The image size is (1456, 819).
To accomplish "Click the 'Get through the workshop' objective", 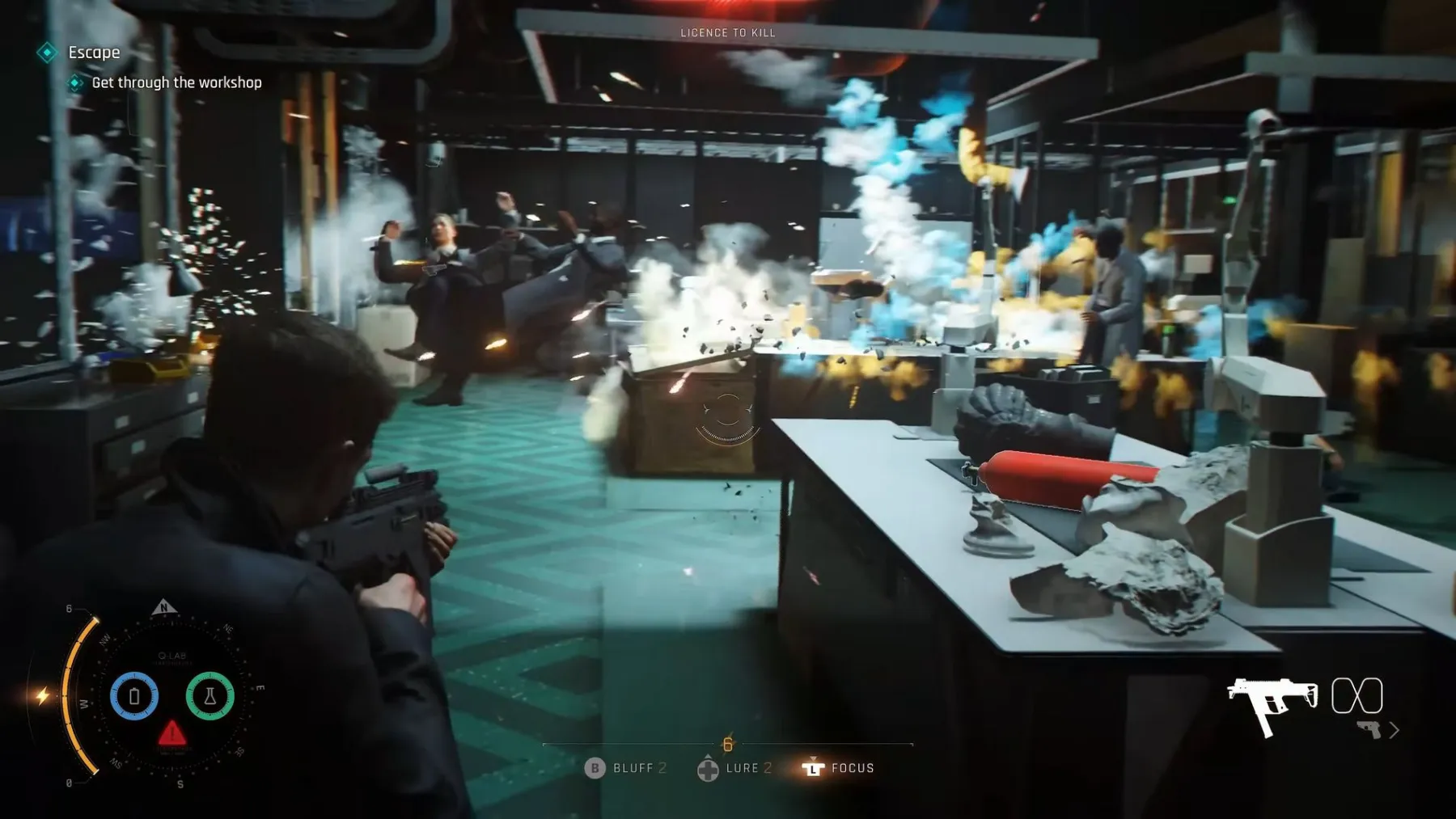I will tap(176, 82).
